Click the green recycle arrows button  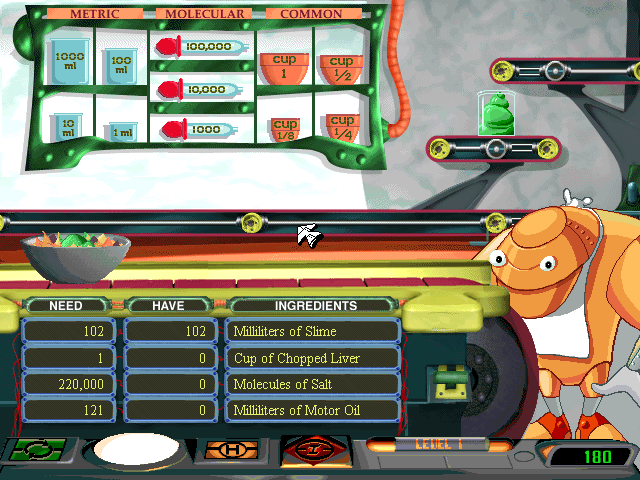pos(38,451)
